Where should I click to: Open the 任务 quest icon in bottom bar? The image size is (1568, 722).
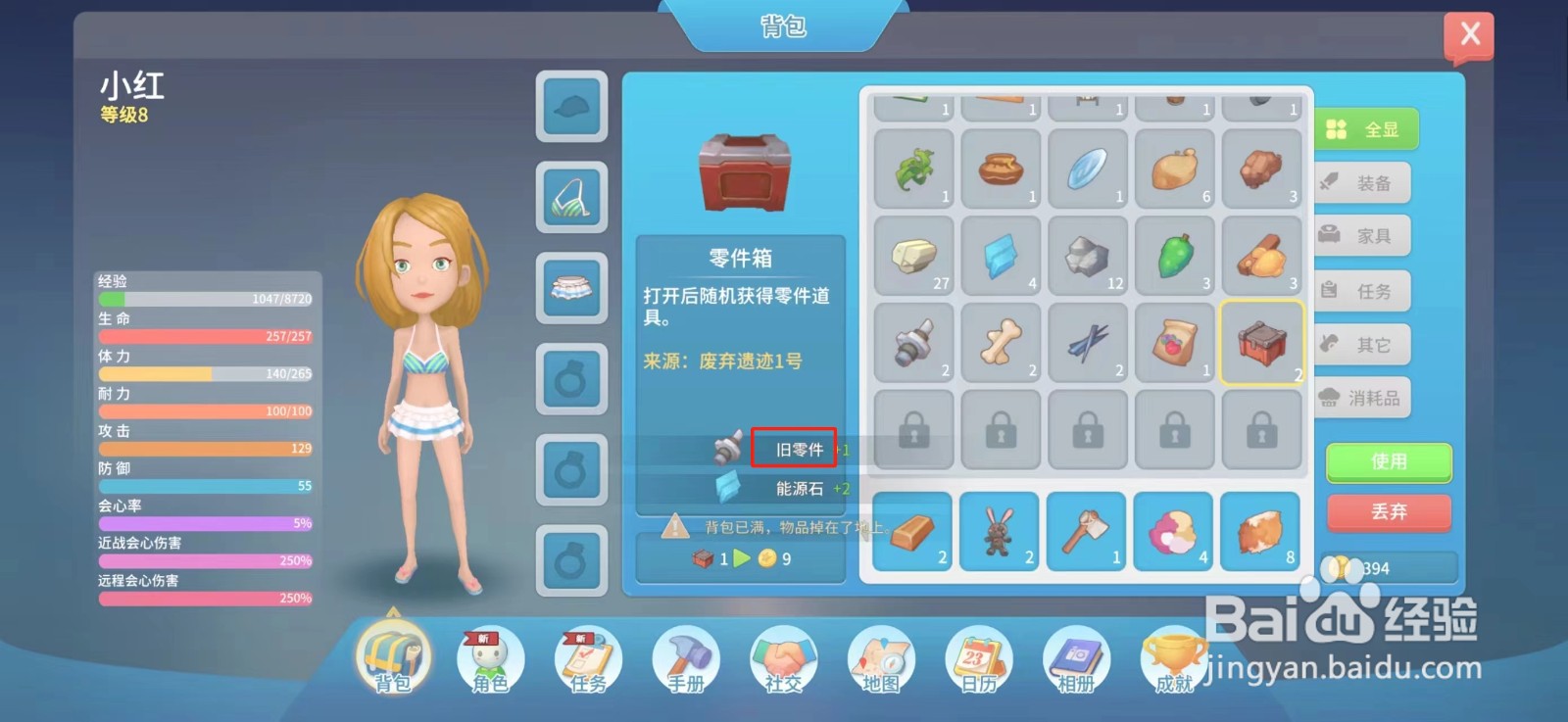(587, 661)
